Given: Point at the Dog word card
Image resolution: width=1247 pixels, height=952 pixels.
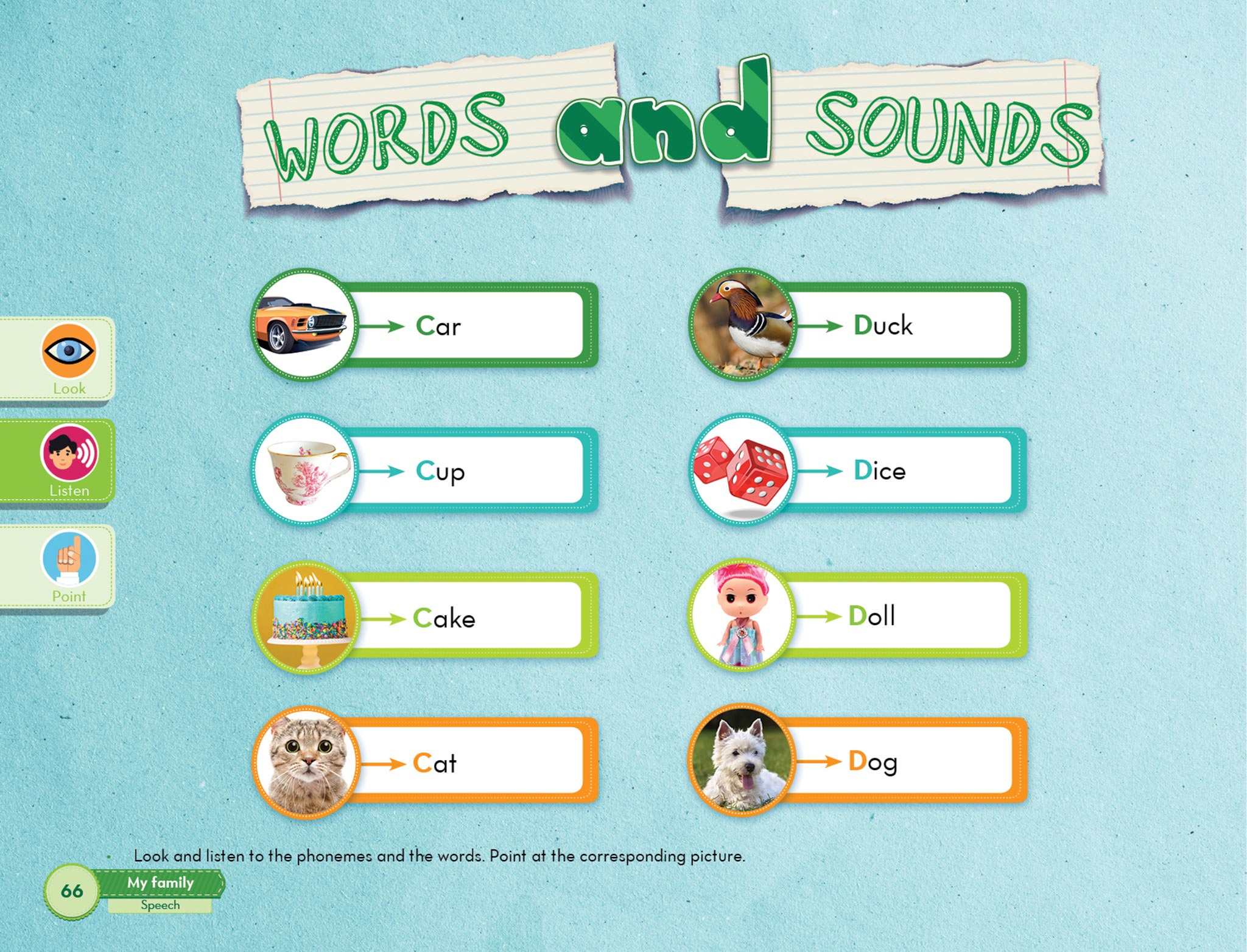Looking at the screenshot, I should (901, 761).
